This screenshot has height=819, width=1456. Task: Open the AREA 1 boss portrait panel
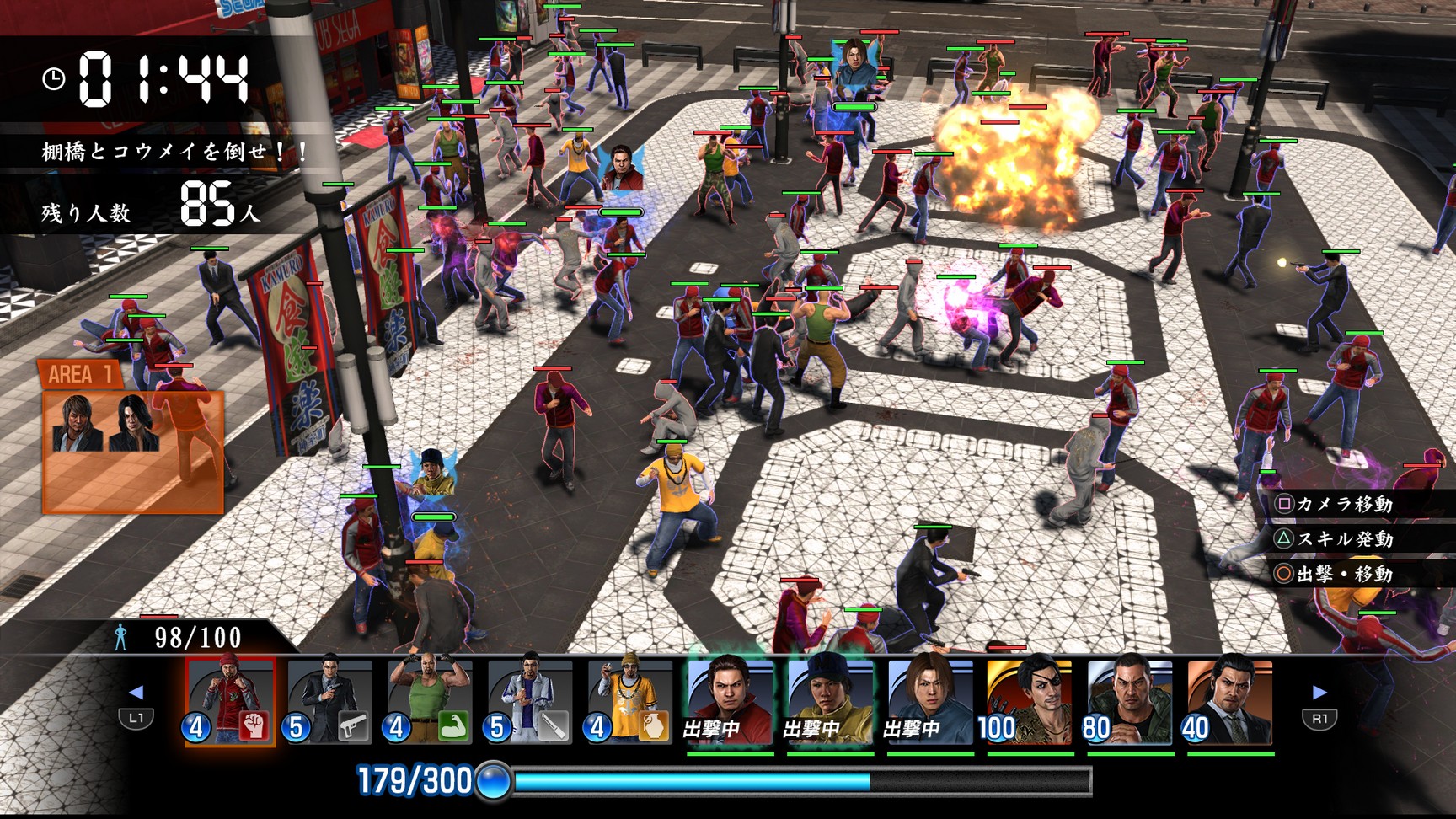(x=132, y=438)
